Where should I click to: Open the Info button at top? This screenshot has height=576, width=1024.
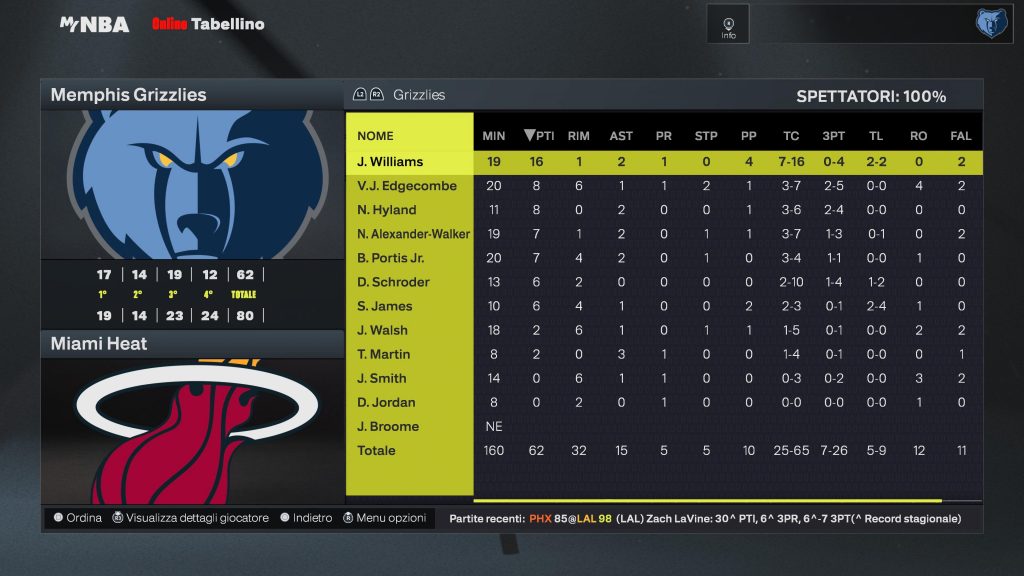point(728,25)
